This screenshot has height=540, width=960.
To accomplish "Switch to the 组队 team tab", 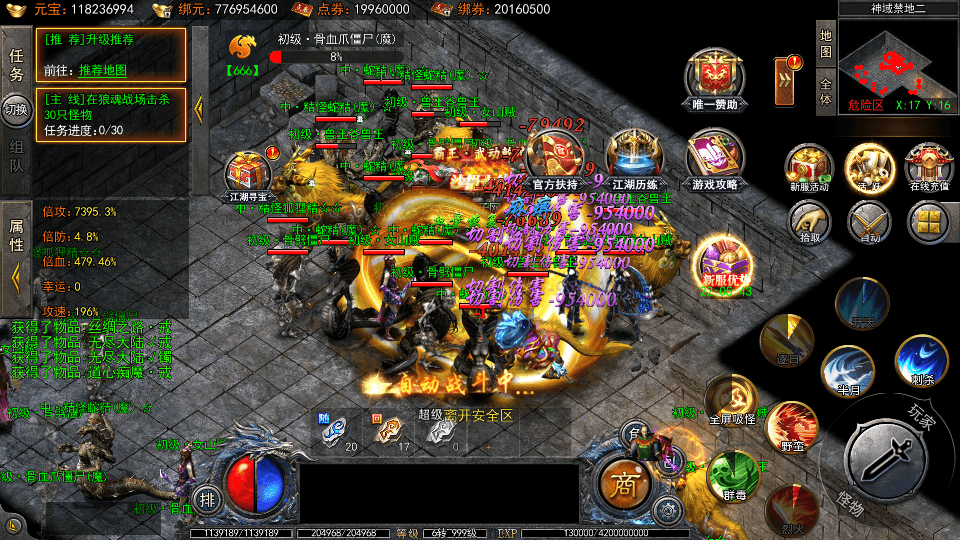I will coord(16,156).
